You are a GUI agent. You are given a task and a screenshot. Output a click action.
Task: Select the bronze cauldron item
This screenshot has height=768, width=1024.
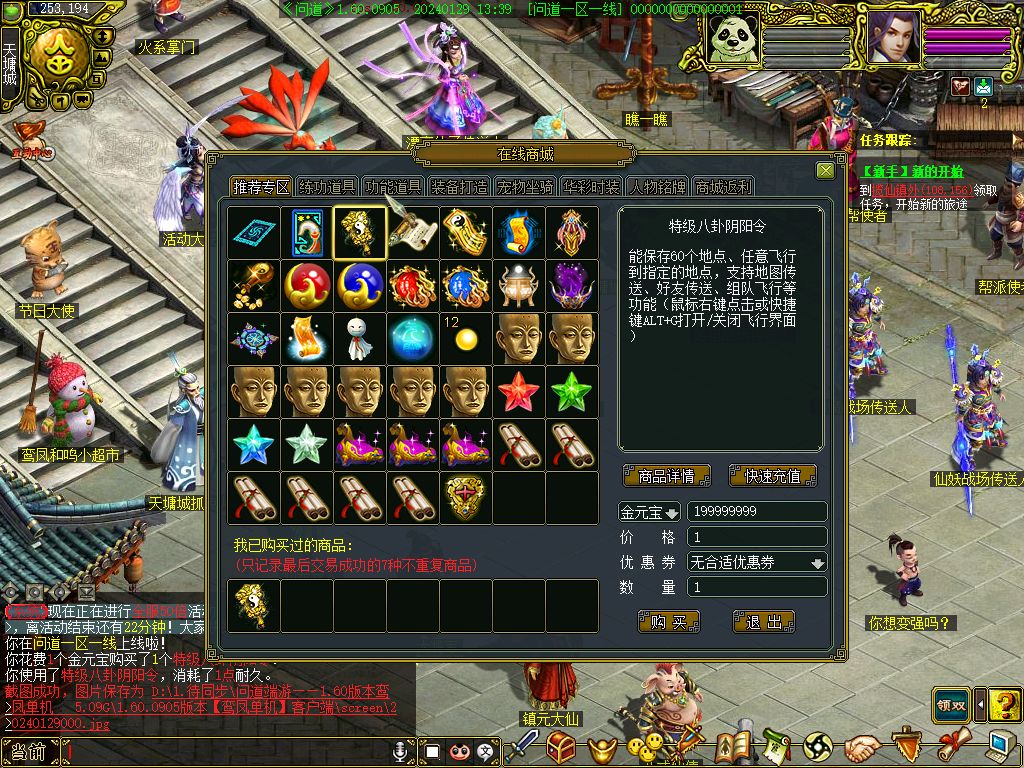tap(519, 286)
